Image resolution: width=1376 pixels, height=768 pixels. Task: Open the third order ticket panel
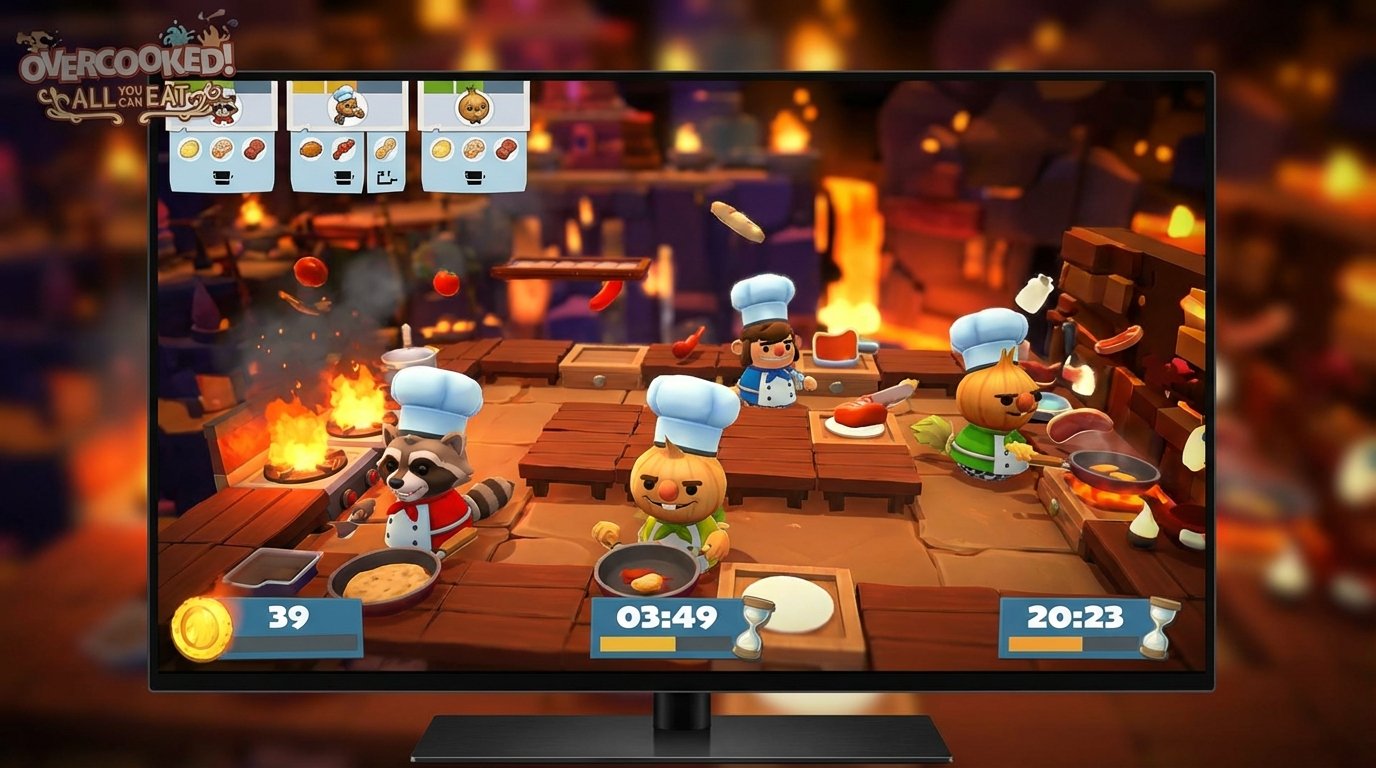point(472,140)
